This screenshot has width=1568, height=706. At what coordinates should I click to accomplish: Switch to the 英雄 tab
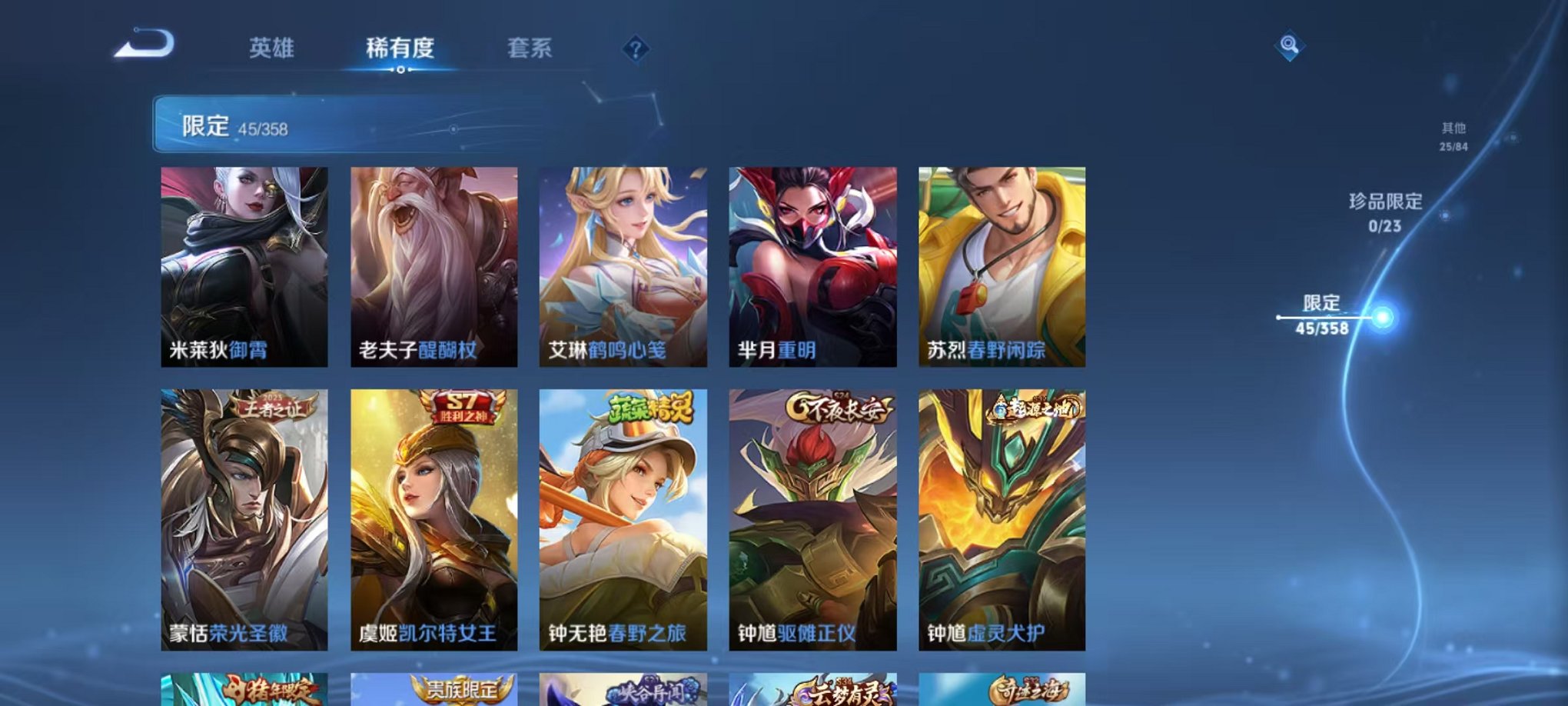tap(273, 48)
